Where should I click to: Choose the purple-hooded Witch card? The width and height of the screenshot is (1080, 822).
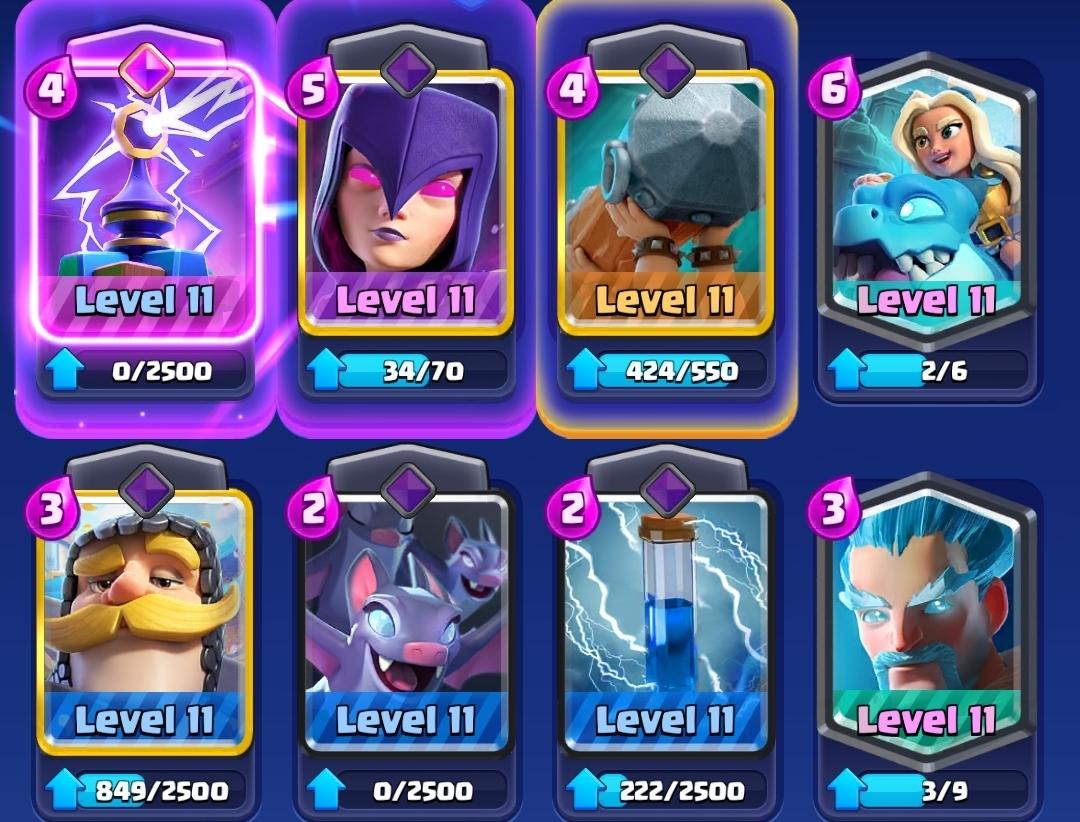pos(405,200)
